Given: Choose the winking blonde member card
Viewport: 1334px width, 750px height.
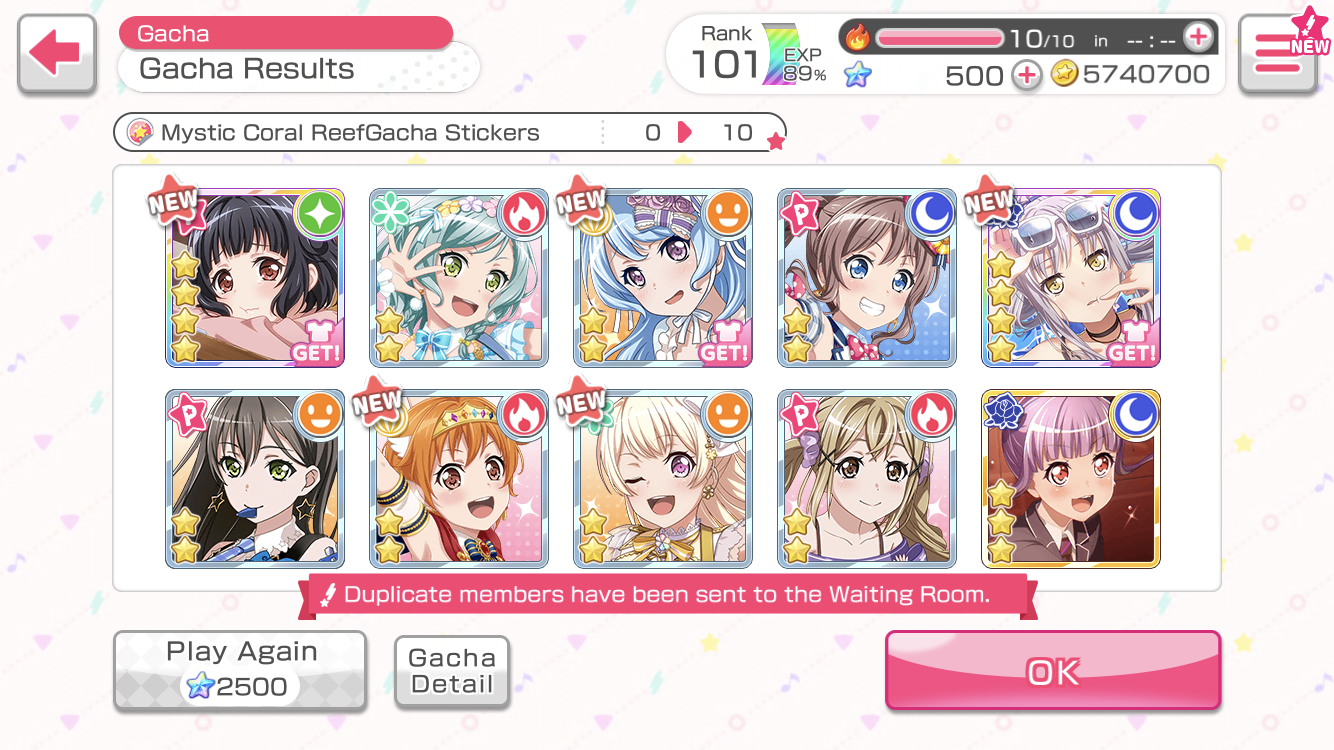Looking at the screenshot, I should click(x=663, y=479).
